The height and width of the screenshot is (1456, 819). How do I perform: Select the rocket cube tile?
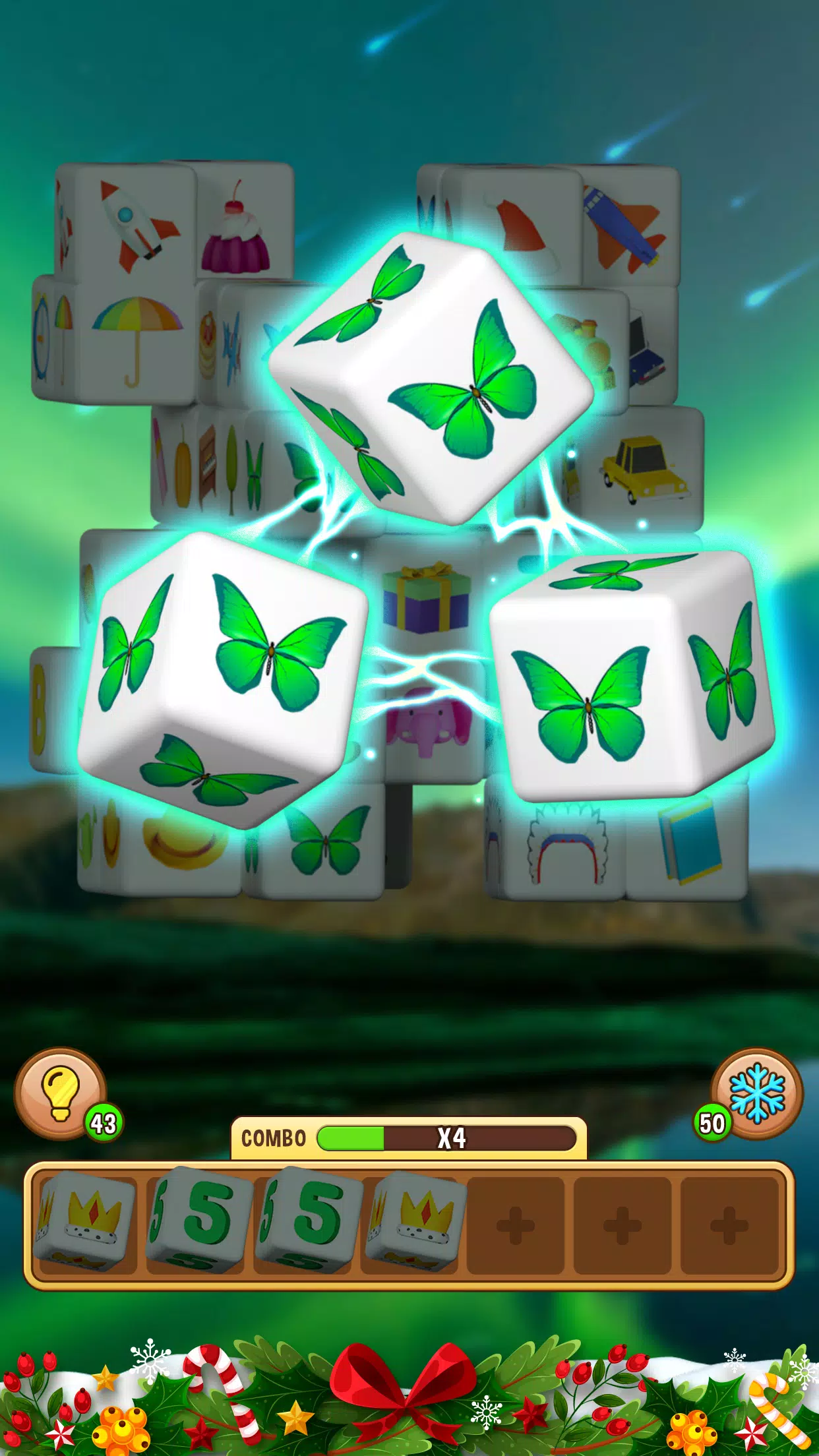(137, 226)
